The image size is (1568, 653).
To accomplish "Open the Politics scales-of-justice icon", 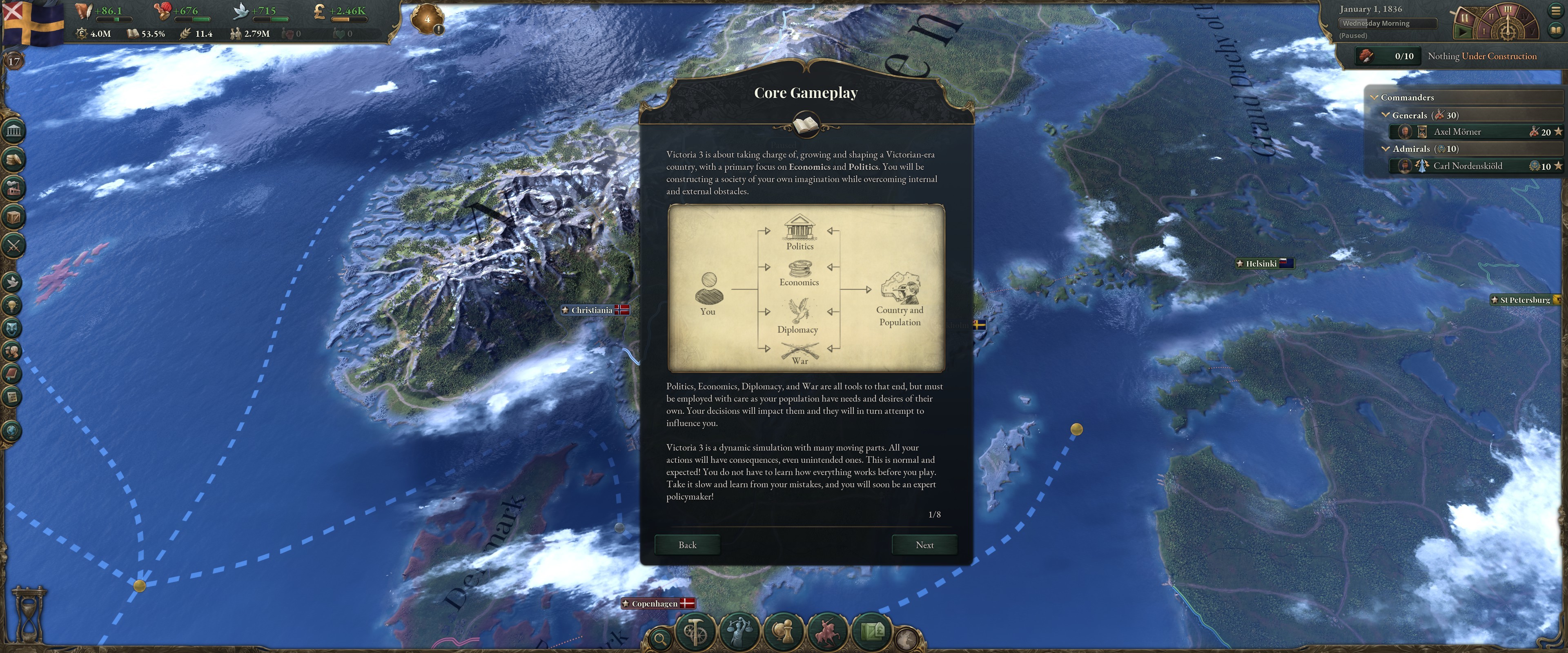I will point(739,633).
